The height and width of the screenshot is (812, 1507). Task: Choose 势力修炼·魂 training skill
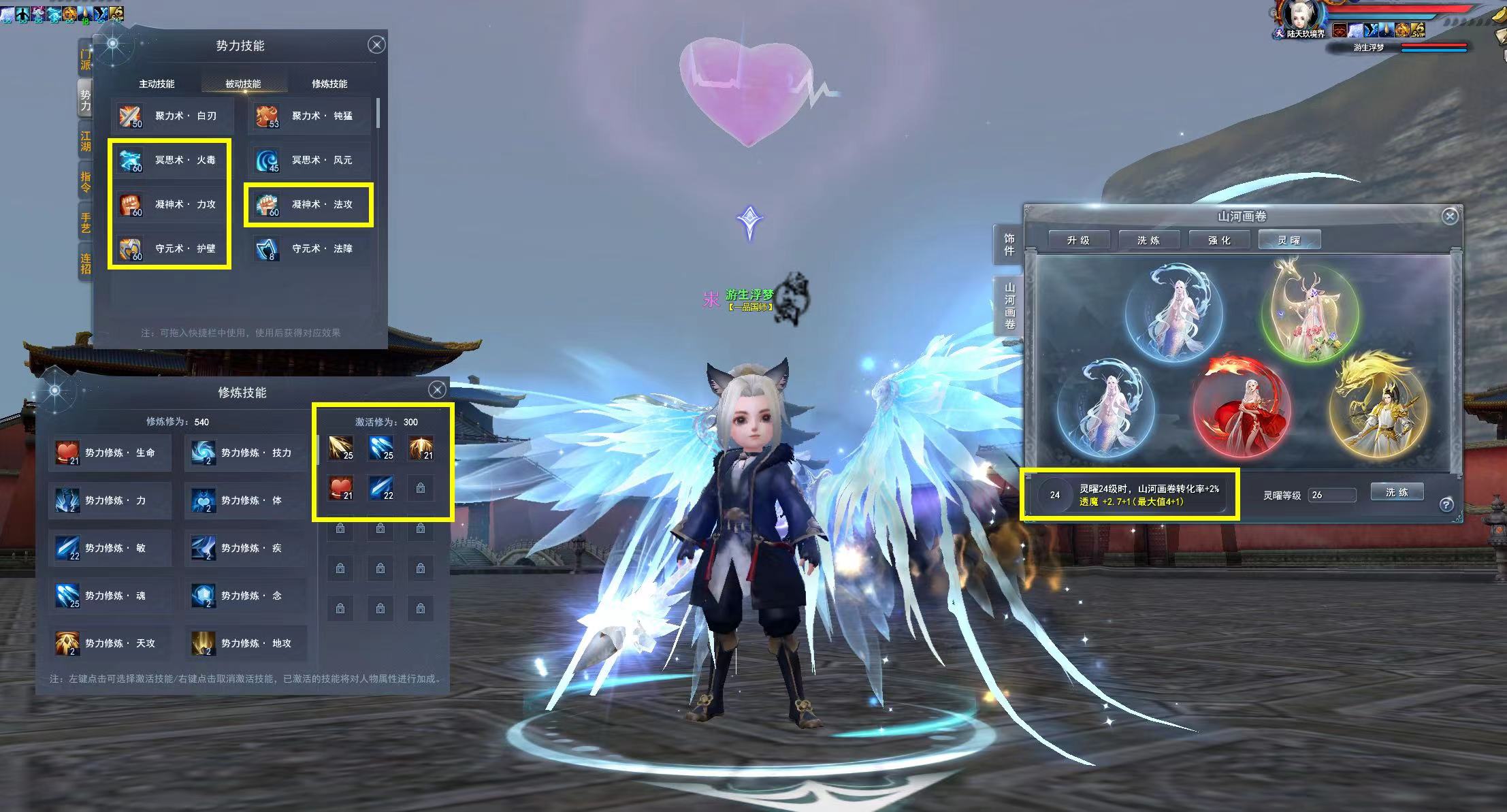[x=110, y=596]
